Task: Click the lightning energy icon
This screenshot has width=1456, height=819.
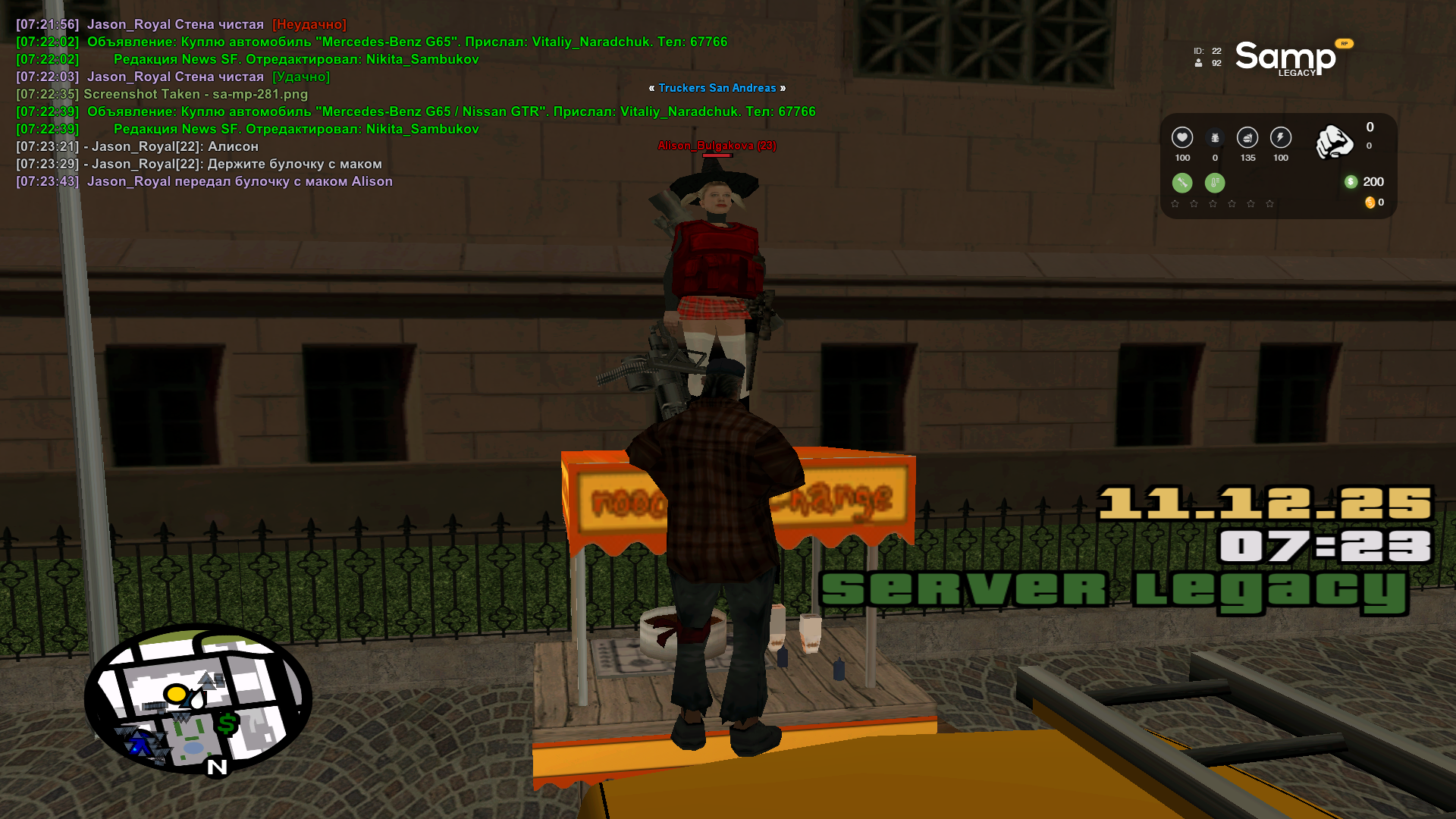Action: point(1280,138)
